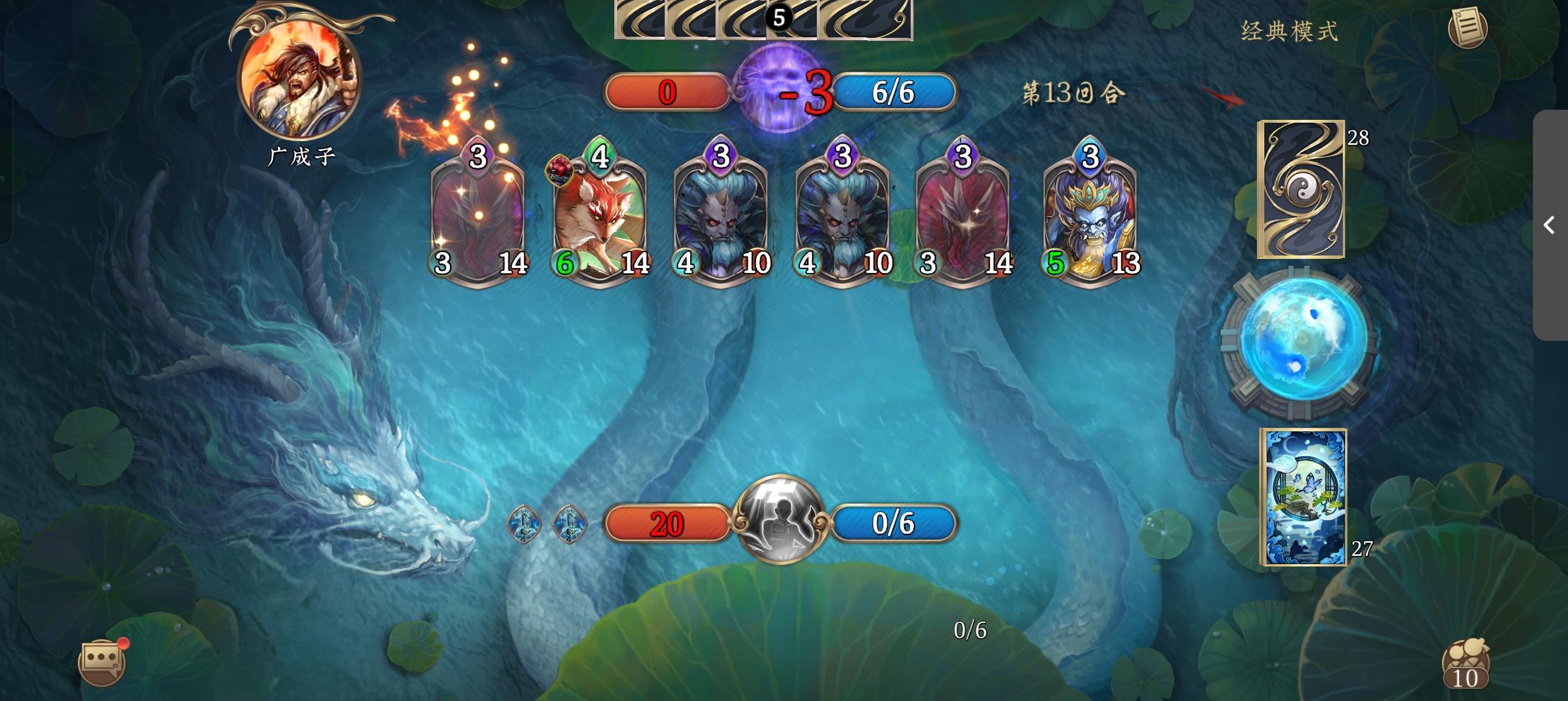Click your red health bar showing 20
Image resolution: width=1568 pixels, height=701 pixels.
click(665, 523)
